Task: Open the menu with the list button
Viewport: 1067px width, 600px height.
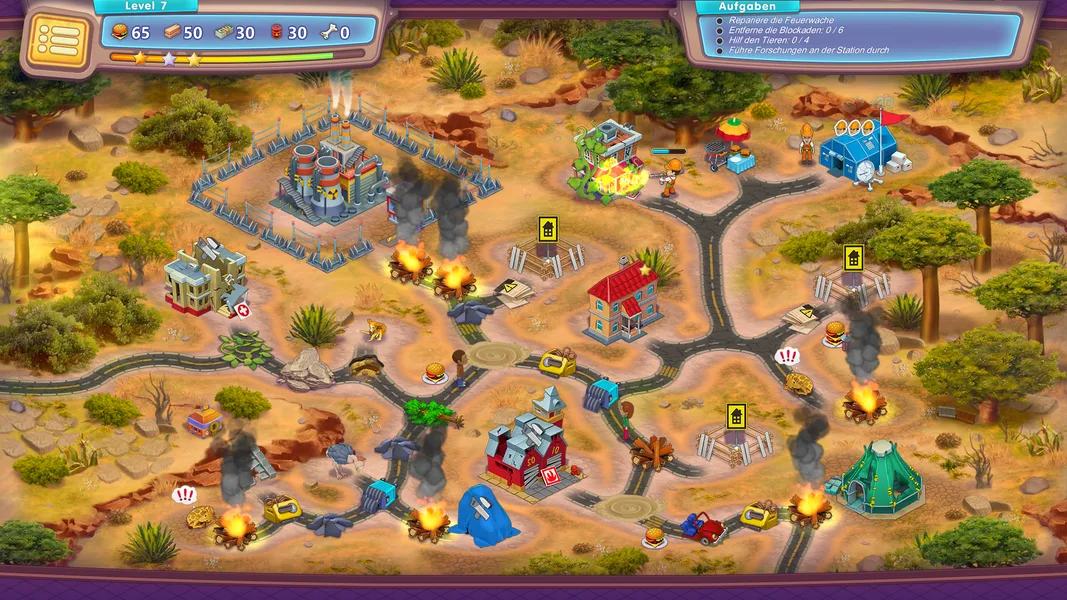Action: (59, 40)
